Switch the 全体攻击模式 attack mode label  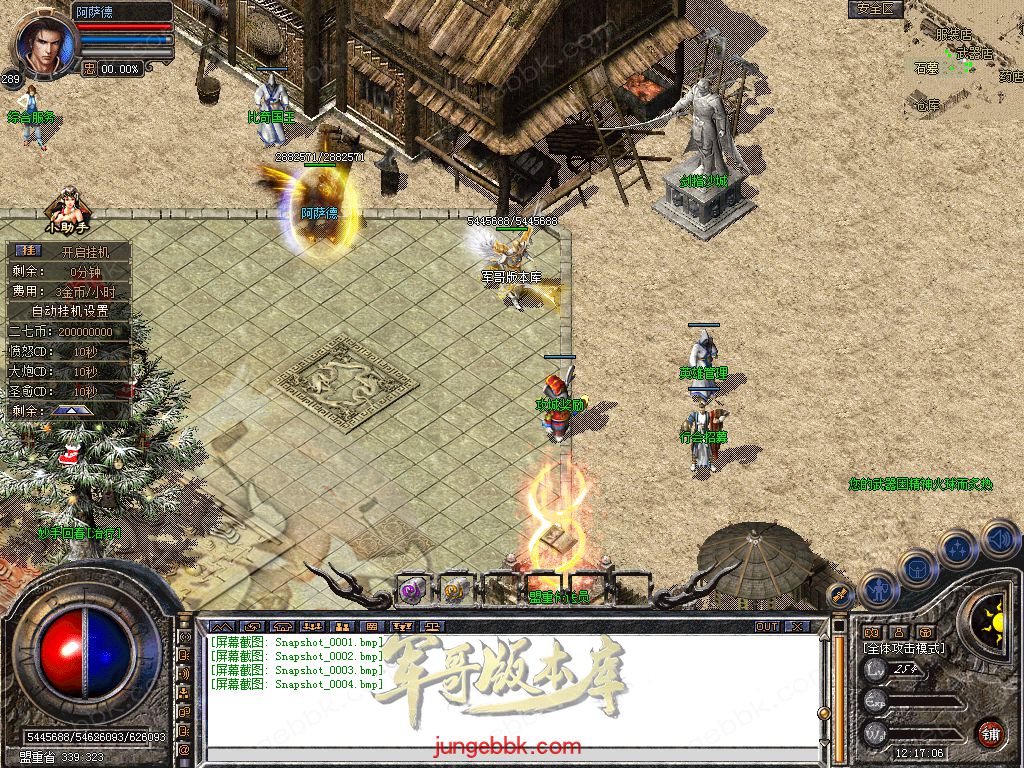click(904, 648)
